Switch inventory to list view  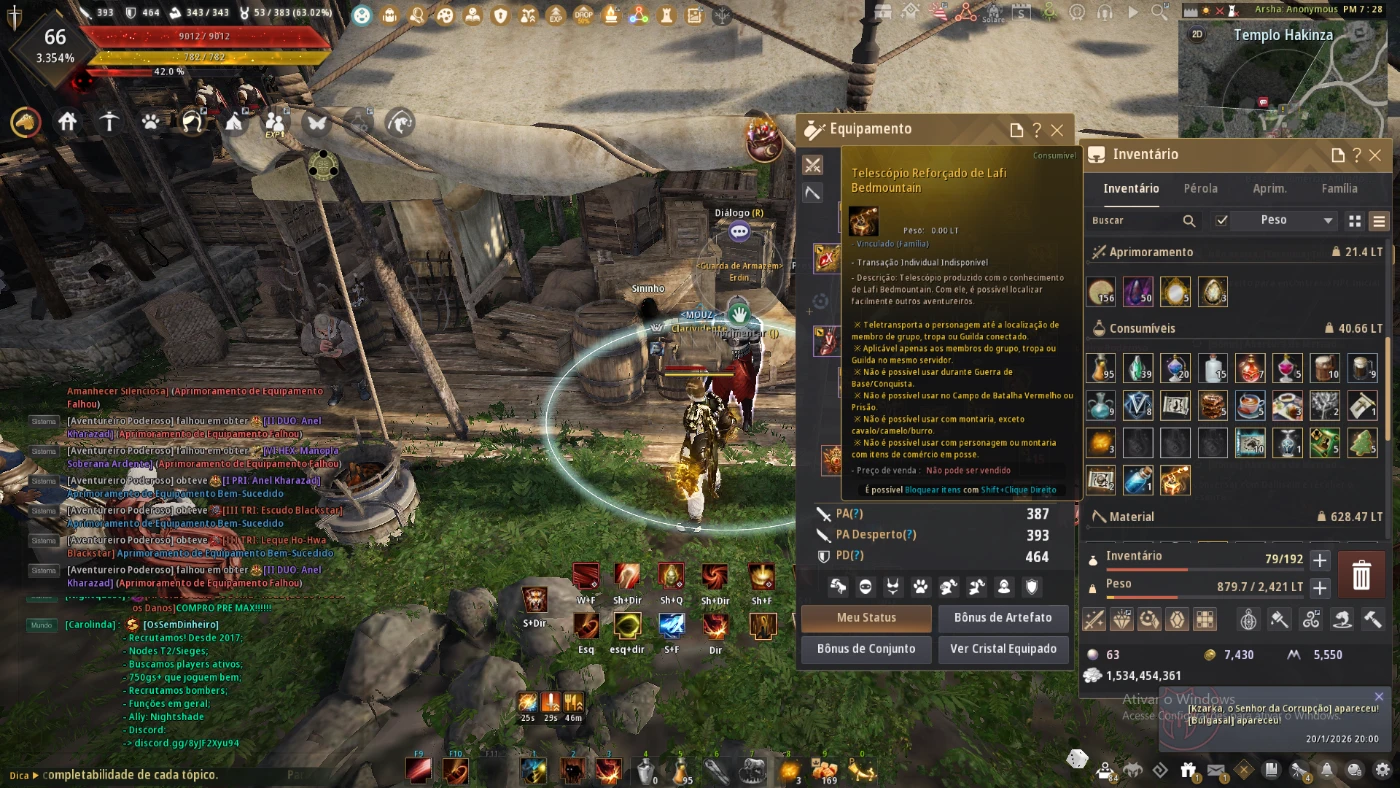pyautogui.click(x=1379, y=221)
